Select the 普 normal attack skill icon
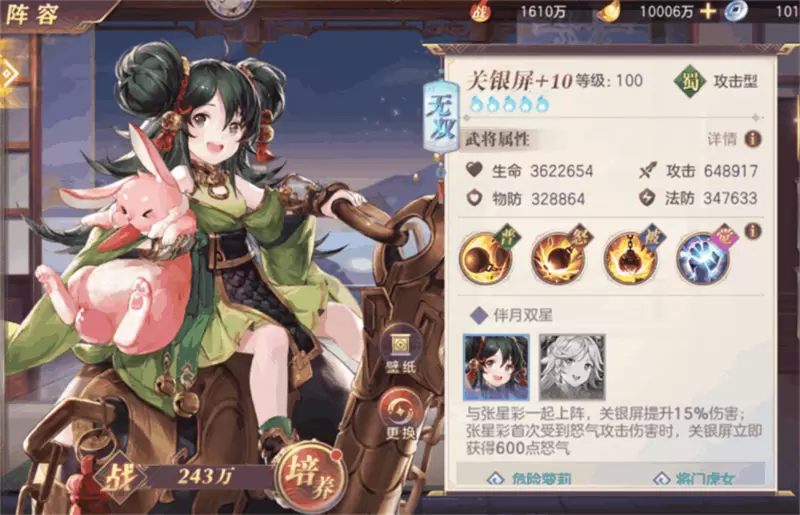This screenshot has width=800, height=515. 484,256
